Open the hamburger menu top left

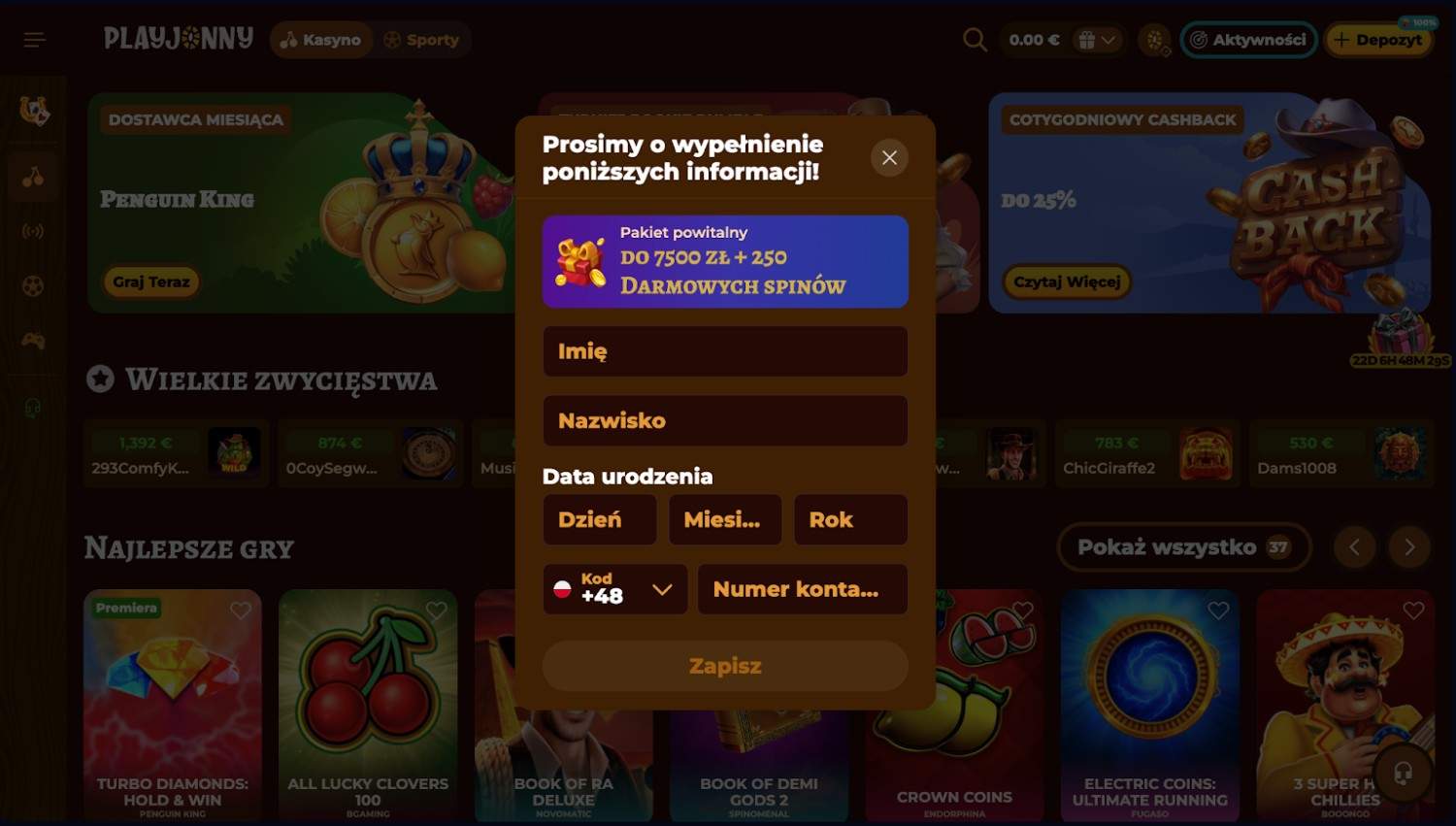(34, 39)
